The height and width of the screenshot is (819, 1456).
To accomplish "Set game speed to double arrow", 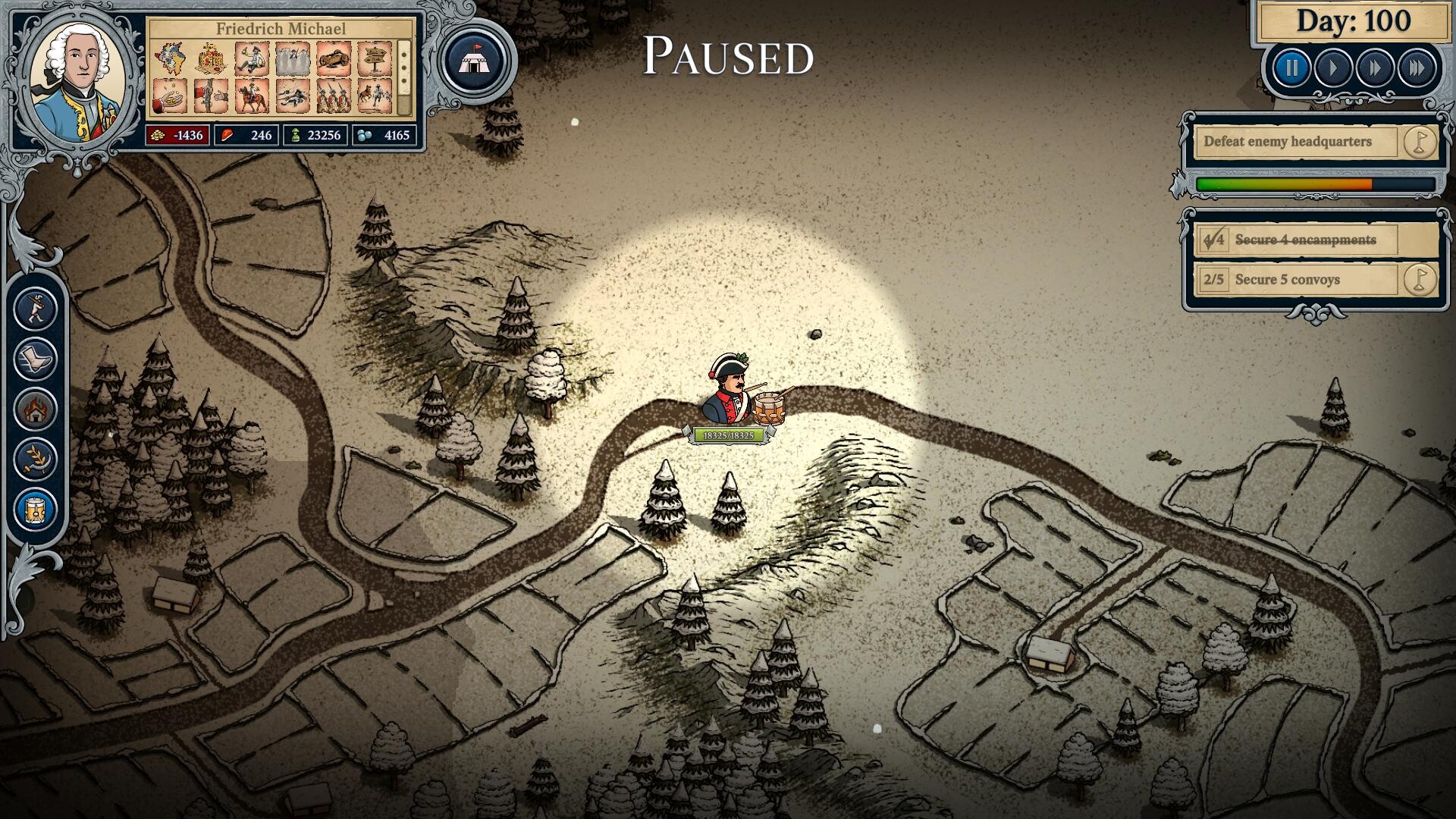I will coord(1375,69).
